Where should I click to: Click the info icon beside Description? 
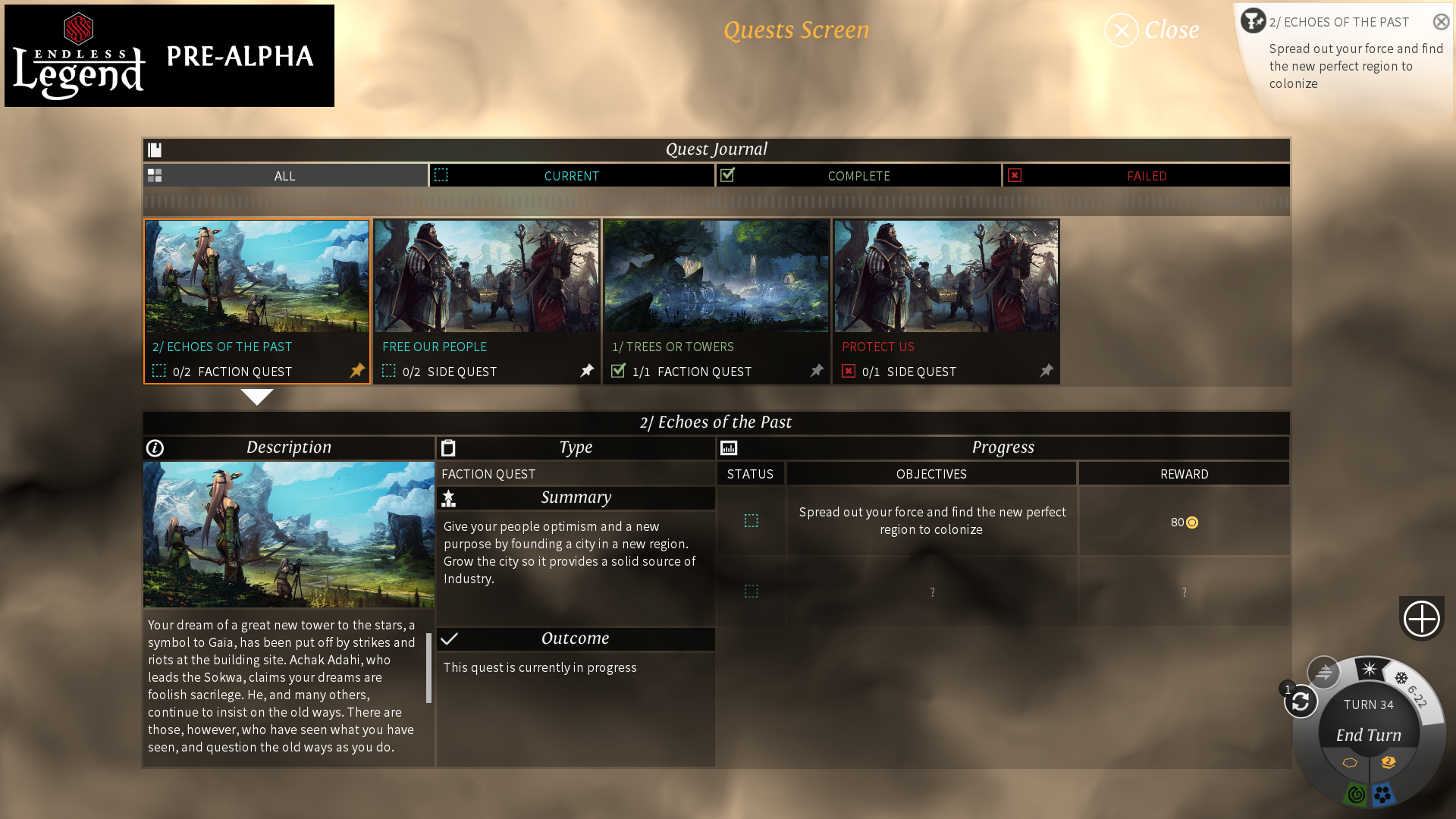tap(155, 447)
